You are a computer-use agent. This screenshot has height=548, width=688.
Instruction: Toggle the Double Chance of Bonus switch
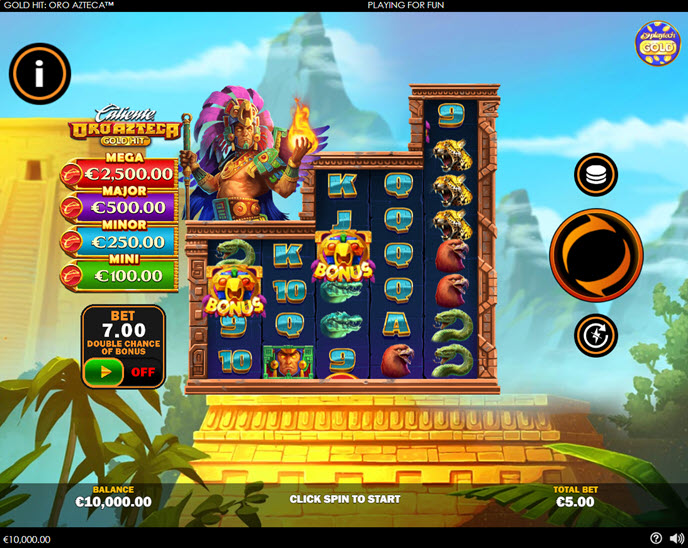[123, 372]
